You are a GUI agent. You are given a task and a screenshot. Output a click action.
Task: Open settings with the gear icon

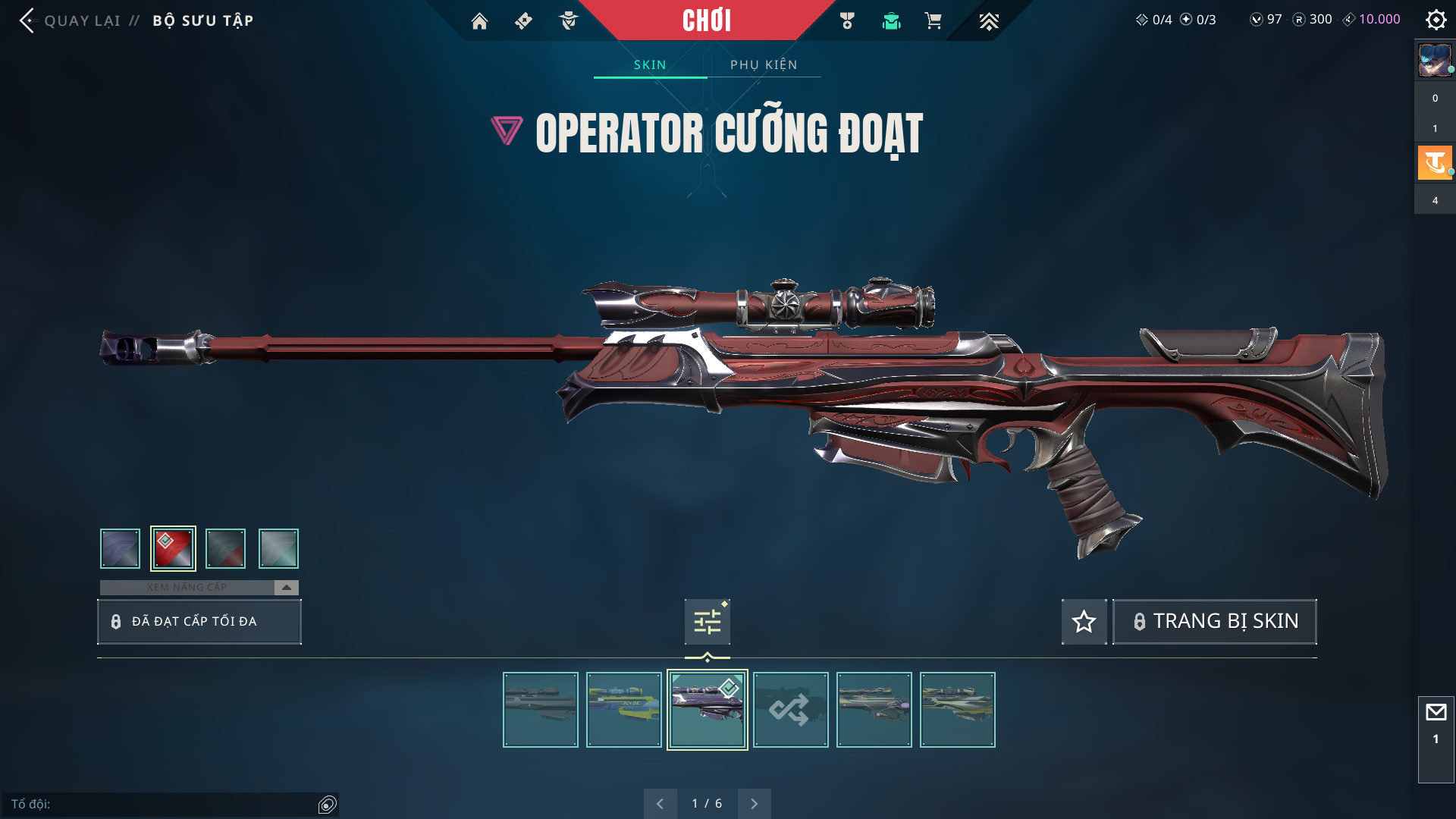click(1436, 20)
